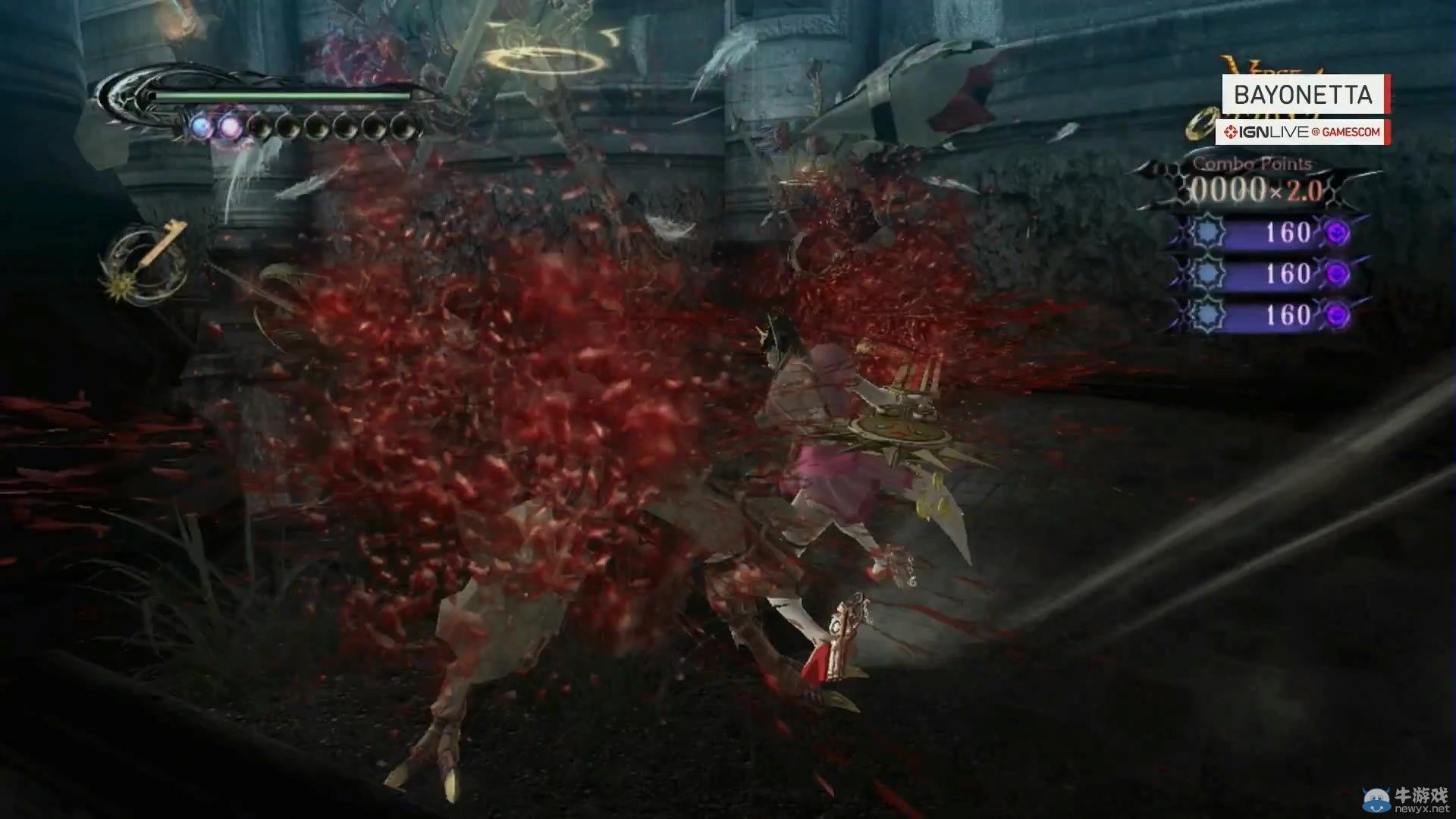Click the glowing blue magic orb
The width and height of the screenshot is (1456, 819).
pyautogui.click(x=201, y=125)
